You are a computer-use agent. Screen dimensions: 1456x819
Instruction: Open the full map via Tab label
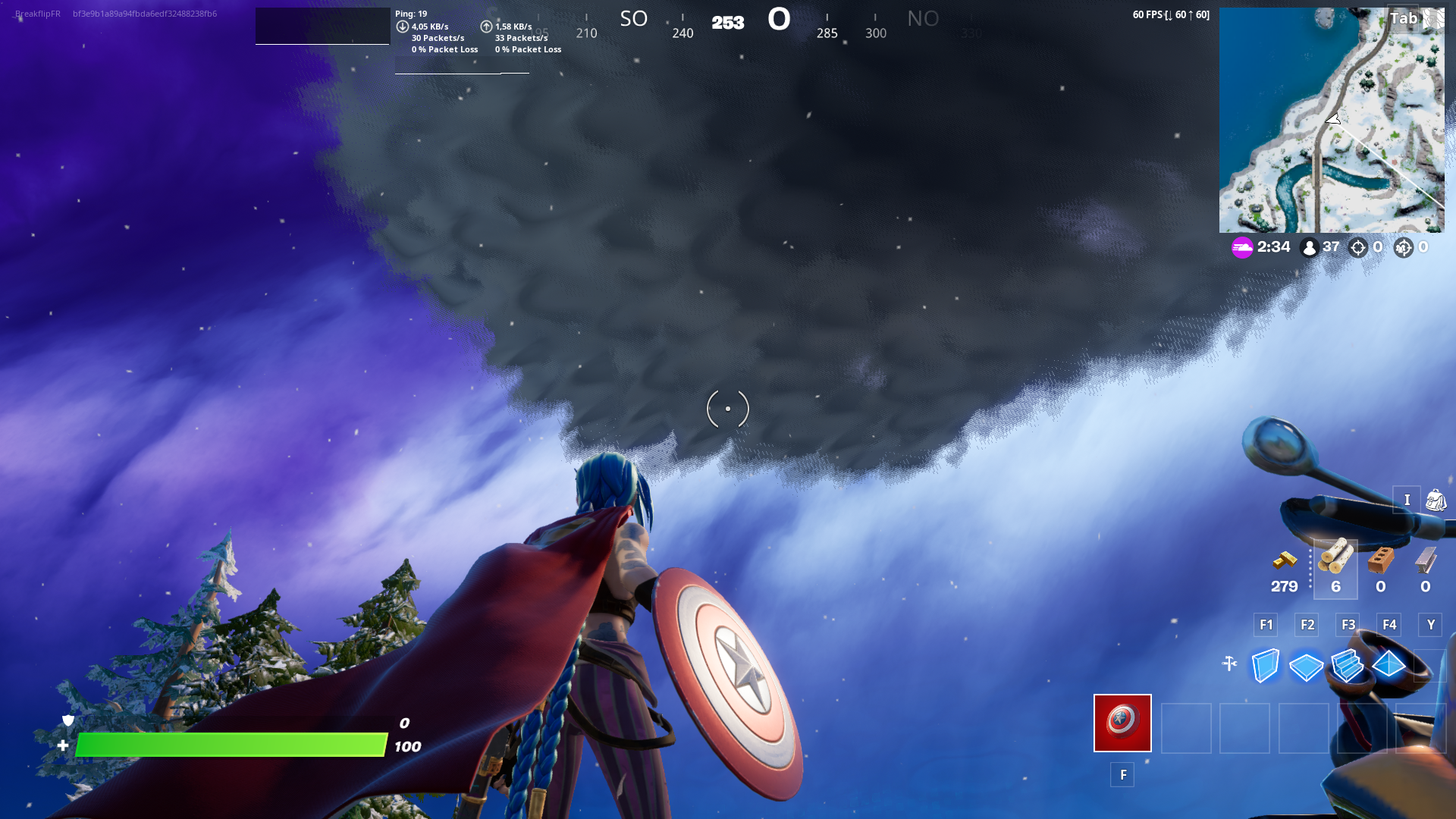point(1402,17)
